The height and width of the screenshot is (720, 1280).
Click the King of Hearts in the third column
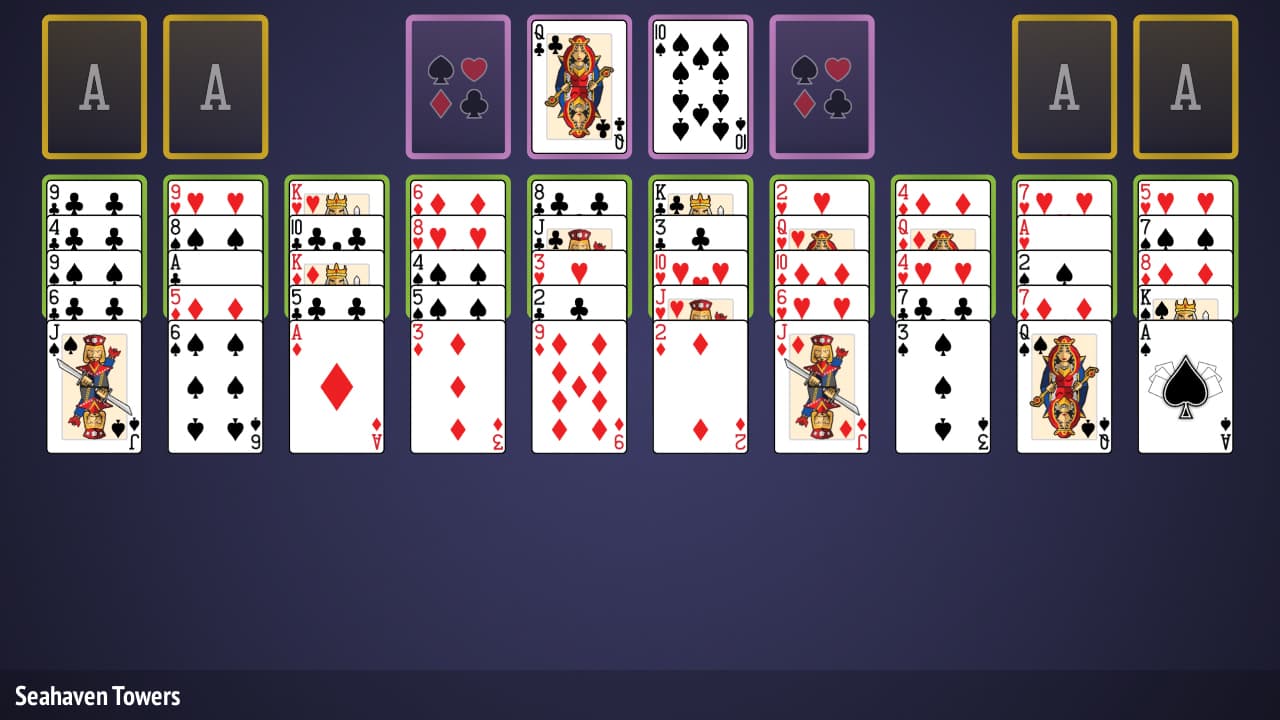point(336,195)
